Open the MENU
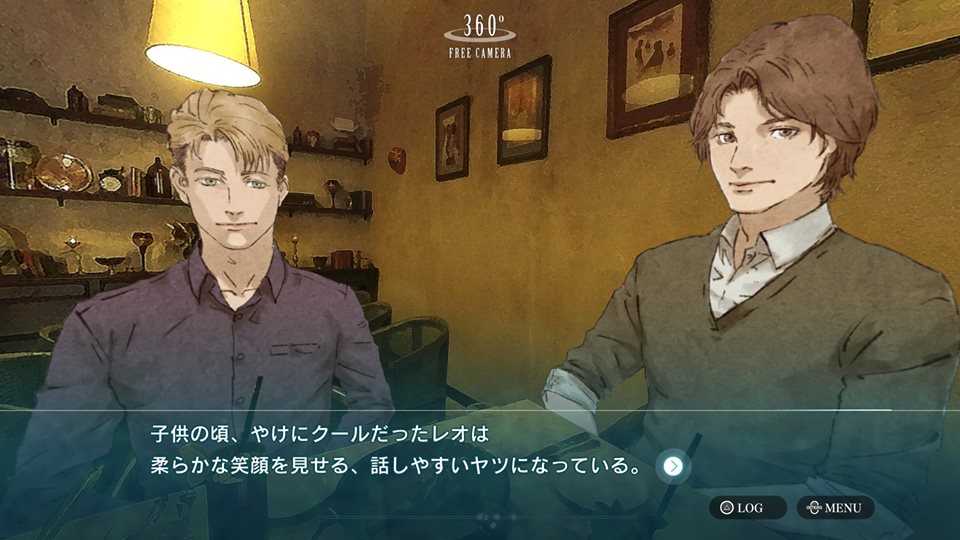960x540 pixels. [835, 508]
